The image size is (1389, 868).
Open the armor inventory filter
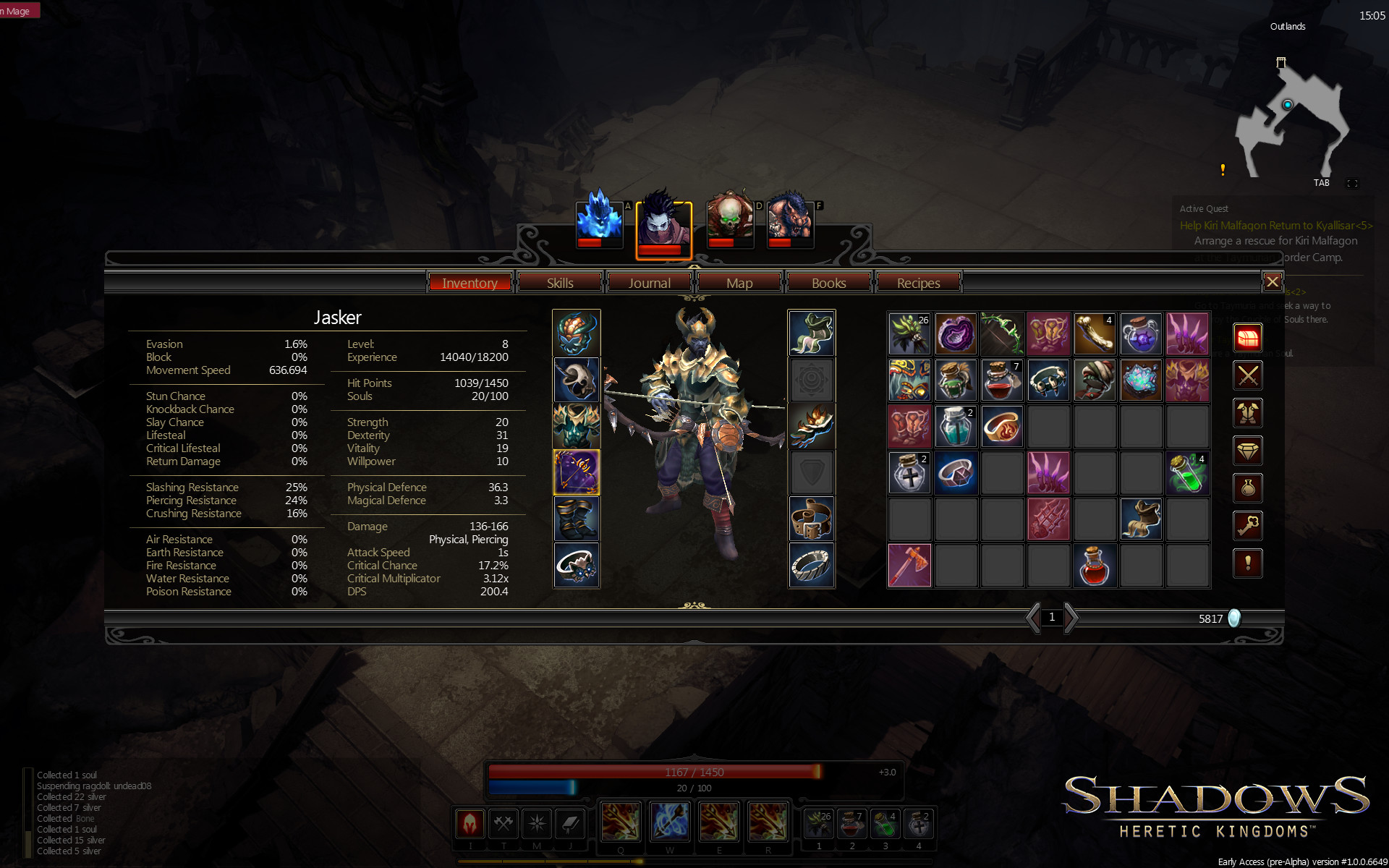(x=1248, y=413)
